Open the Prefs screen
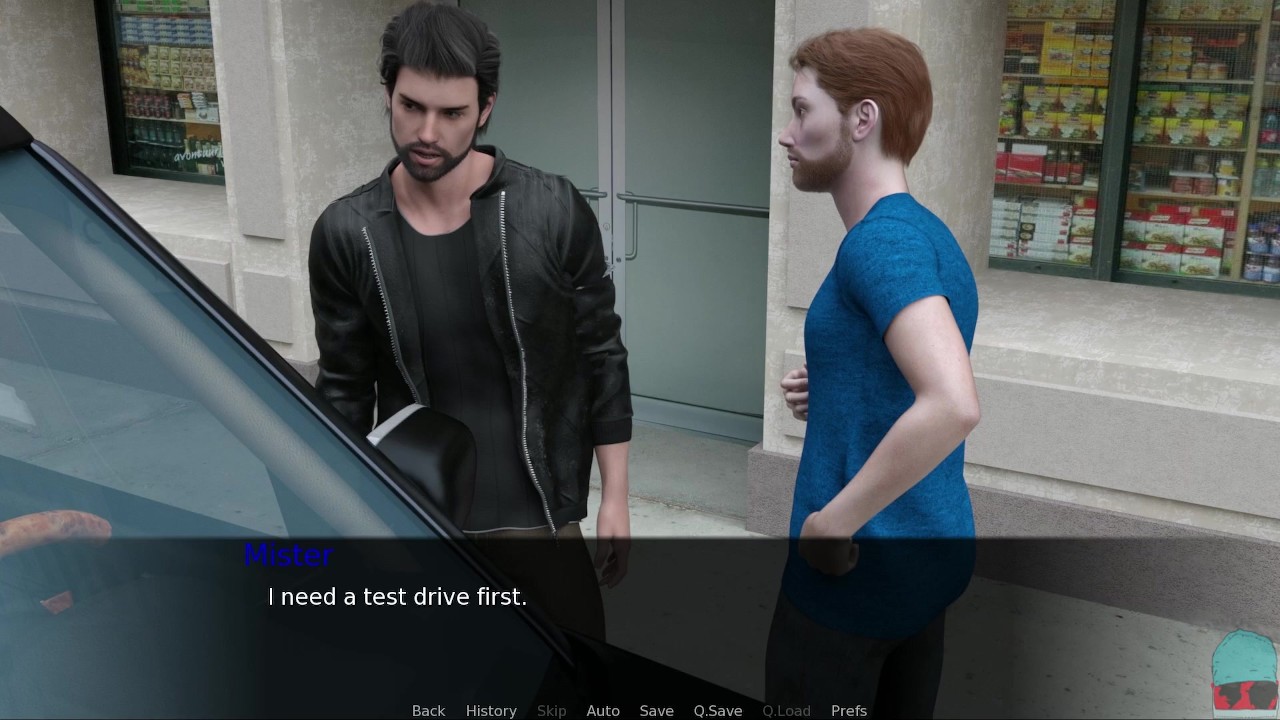 click(849, 710)
